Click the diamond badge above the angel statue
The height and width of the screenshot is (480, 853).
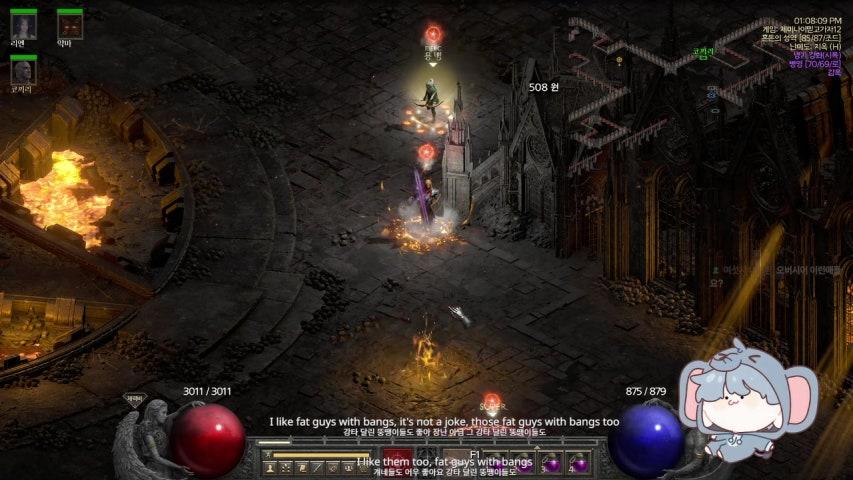pyautogui.click(x=134, y=397)
